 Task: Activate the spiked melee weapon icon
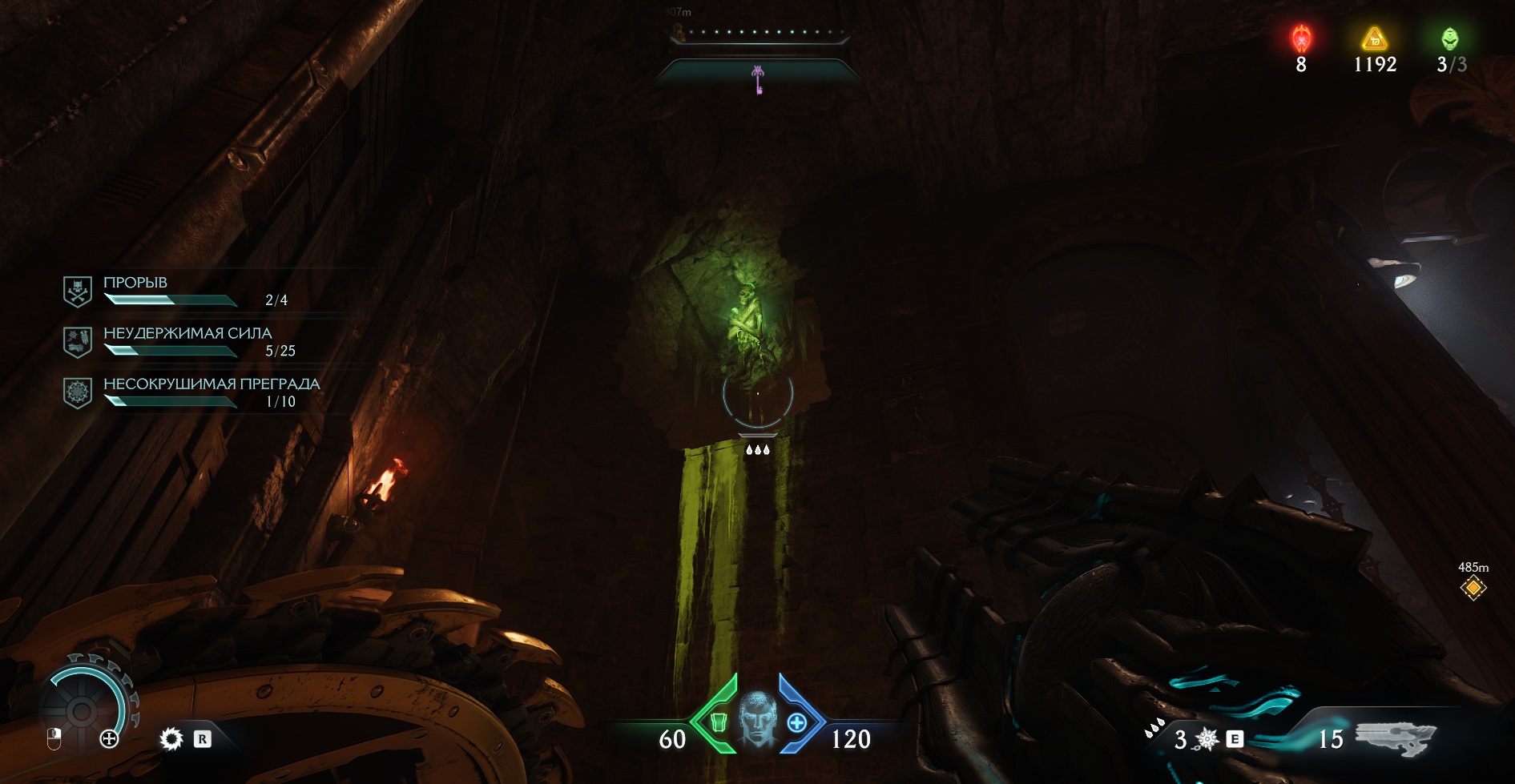pos(1207,739)
